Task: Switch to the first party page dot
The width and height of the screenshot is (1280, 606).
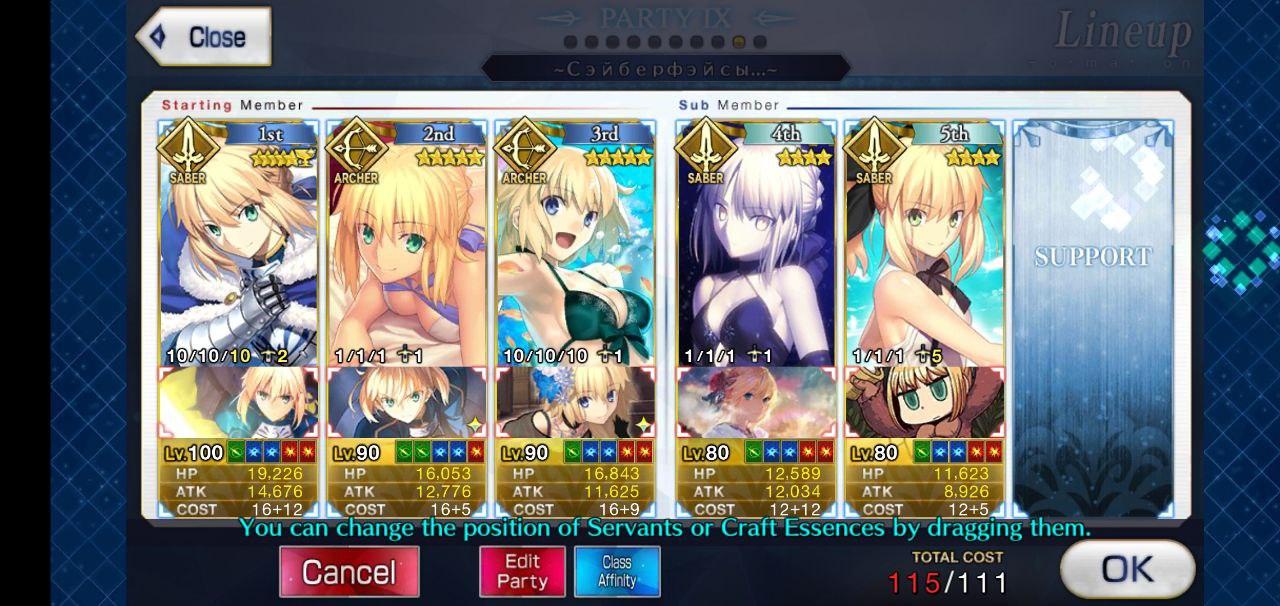Action: [570, 43]
